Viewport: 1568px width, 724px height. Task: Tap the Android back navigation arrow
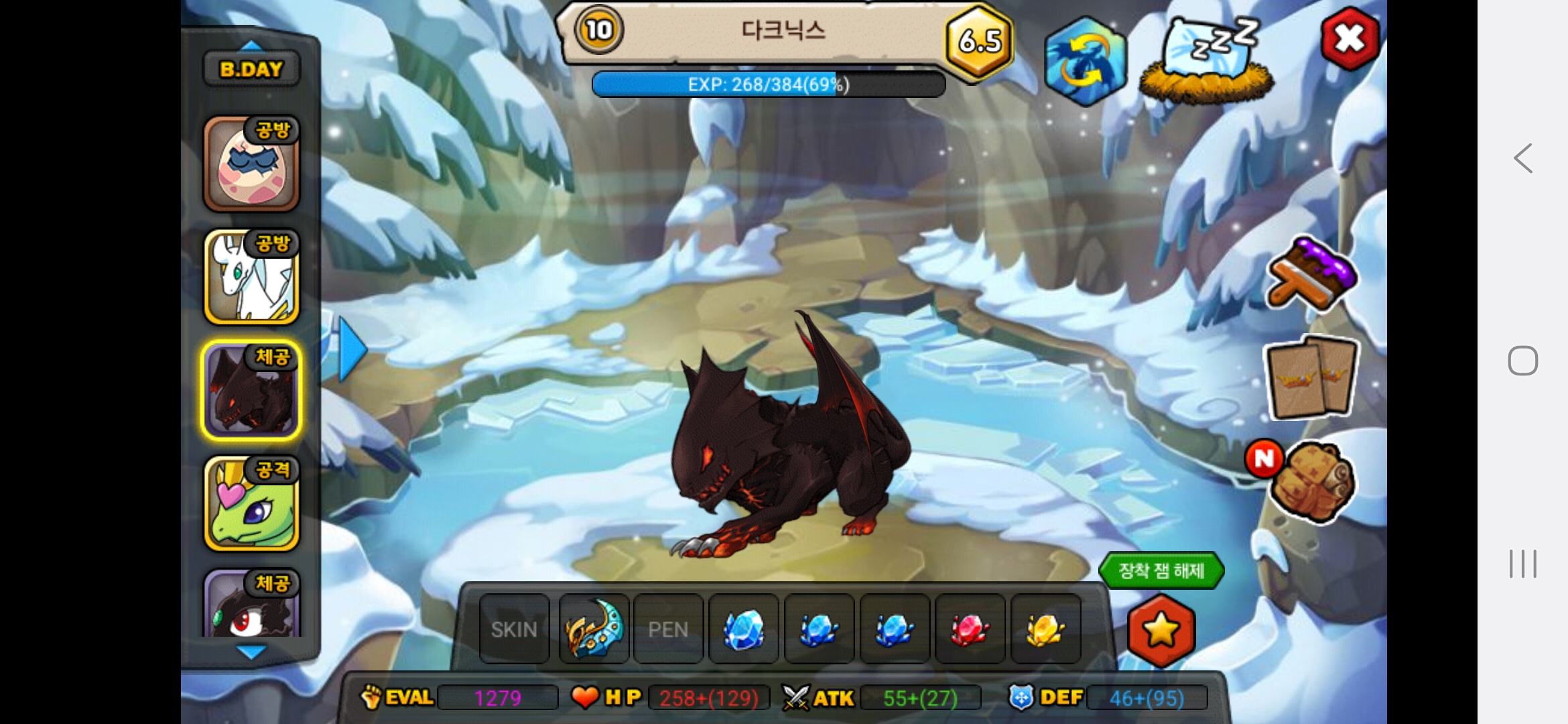tap(1522, 159)
